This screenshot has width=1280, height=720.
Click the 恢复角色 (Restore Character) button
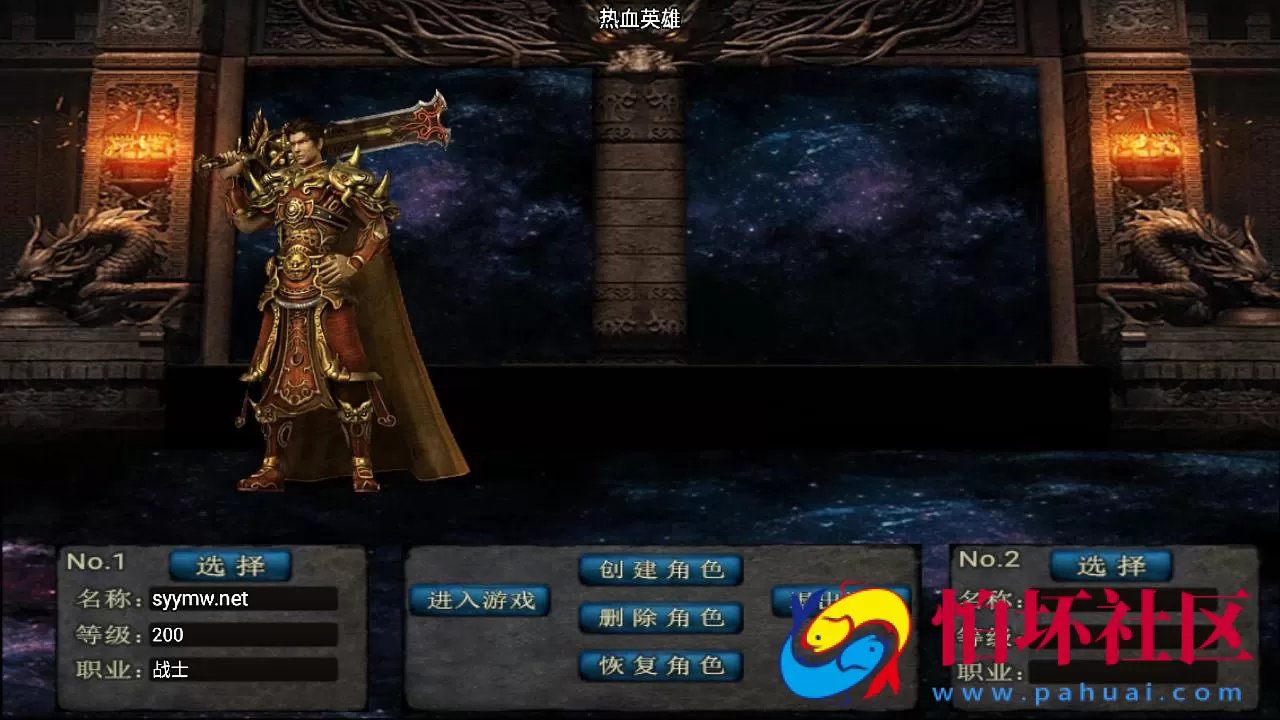point(660,664)
